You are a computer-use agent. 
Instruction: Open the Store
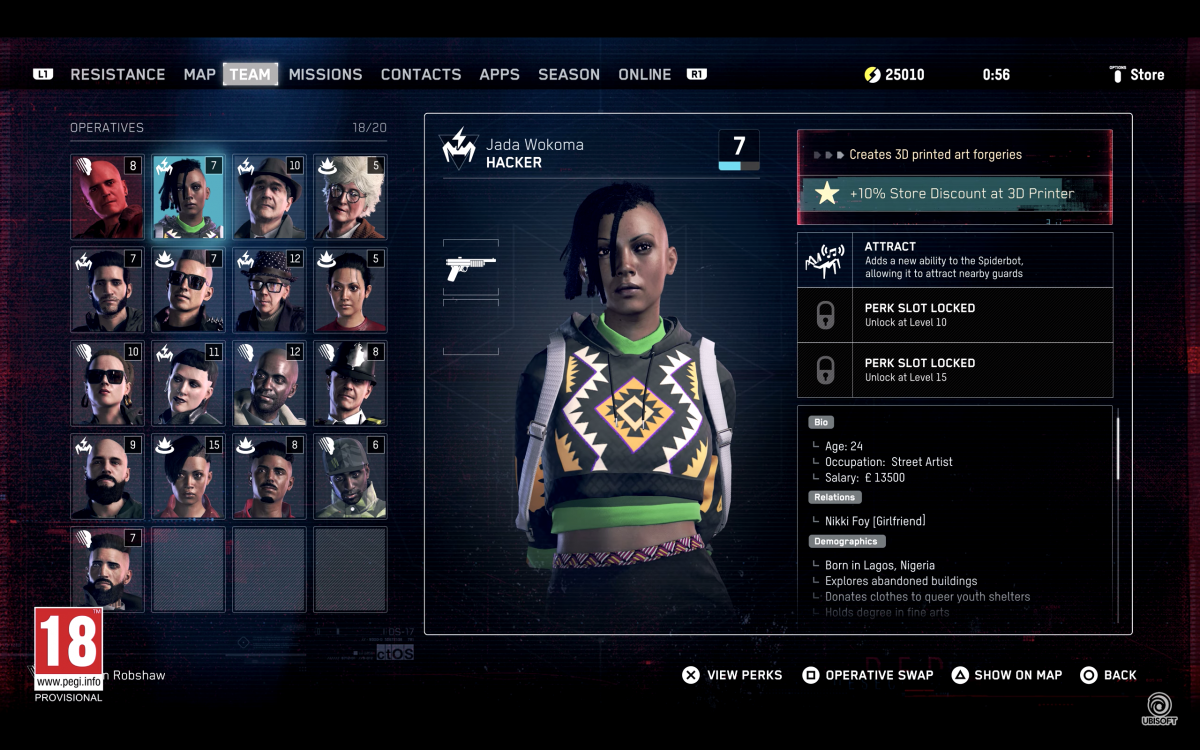pos(1138,75)
